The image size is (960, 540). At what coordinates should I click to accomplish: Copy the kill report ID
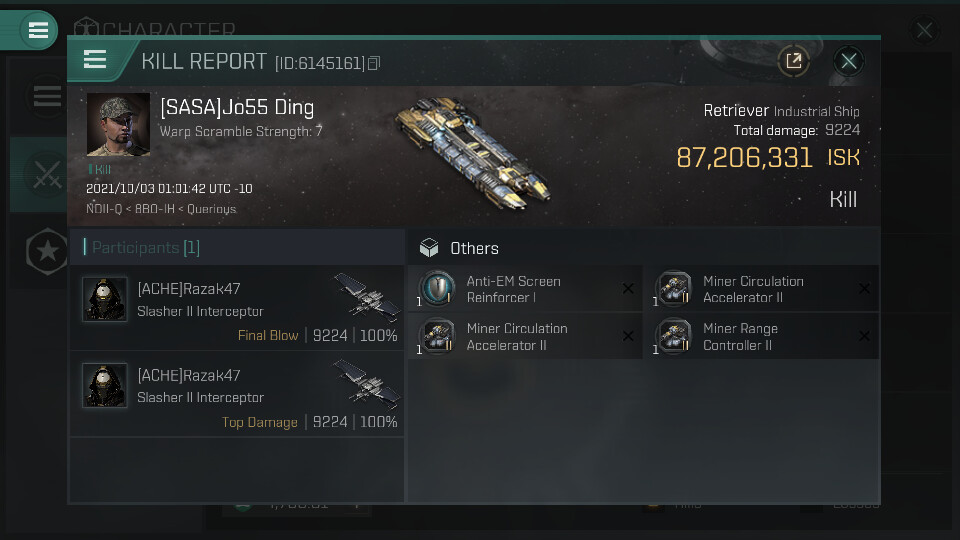pos(374,63)
